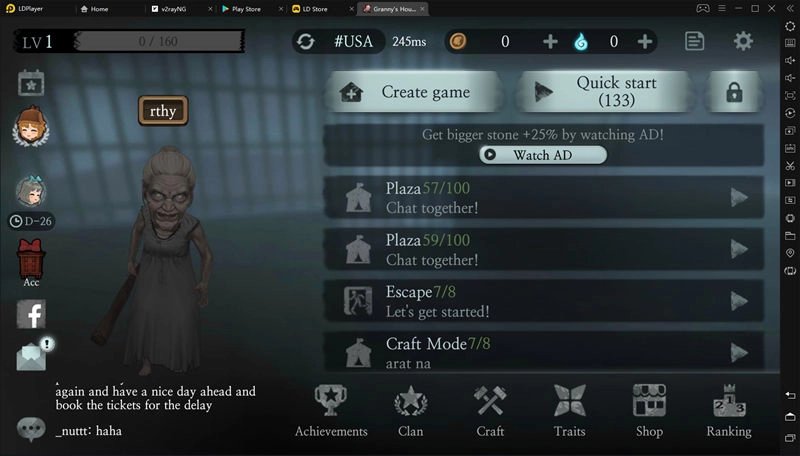The height and width of the screenshot is (456, 800).
Task: Open the mail envelope icon
Action: pyautogui.click(x=31, y=356)
